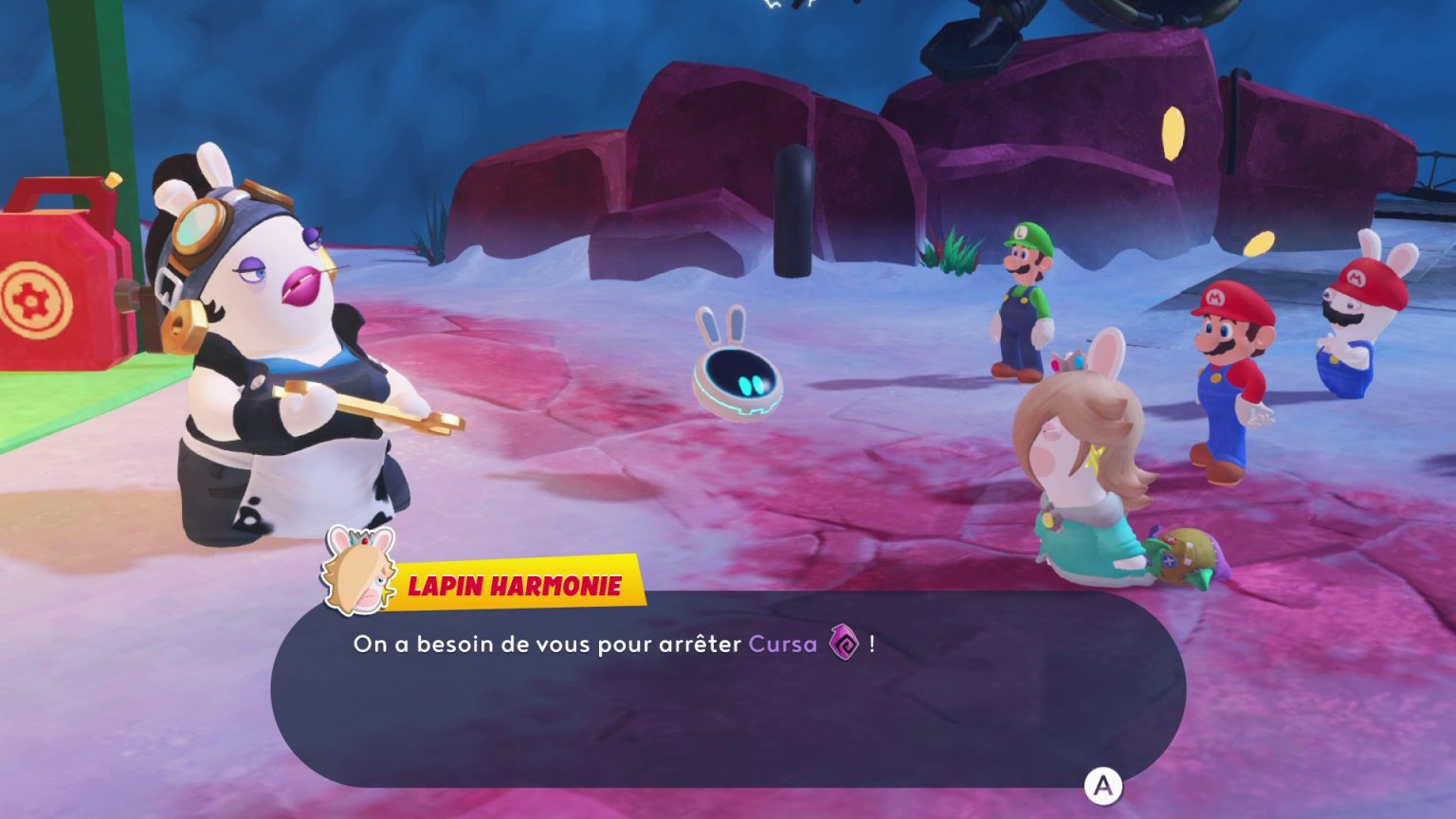This screenshot has width=1456, height=819.
Task: Click the crown on the portrait Rabbid's head
Action: [x=363, y=540]
